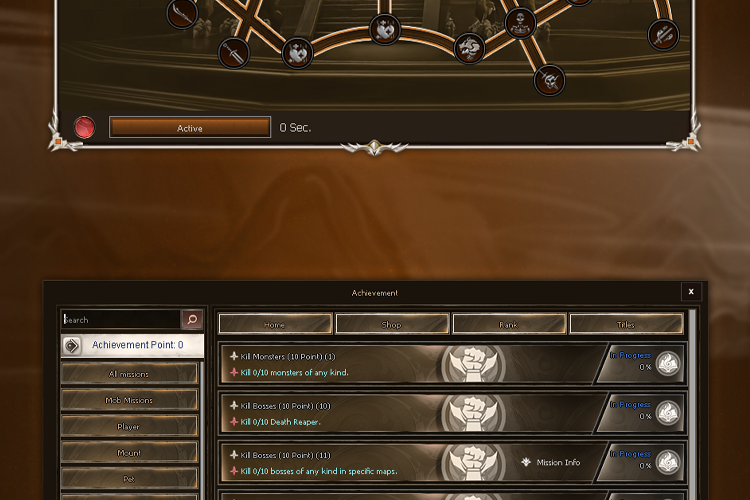This screenshot has height=500, width=750.
Task: Click the magnifying glass search button
Action: pyautogui.click(x=192, y=320)
